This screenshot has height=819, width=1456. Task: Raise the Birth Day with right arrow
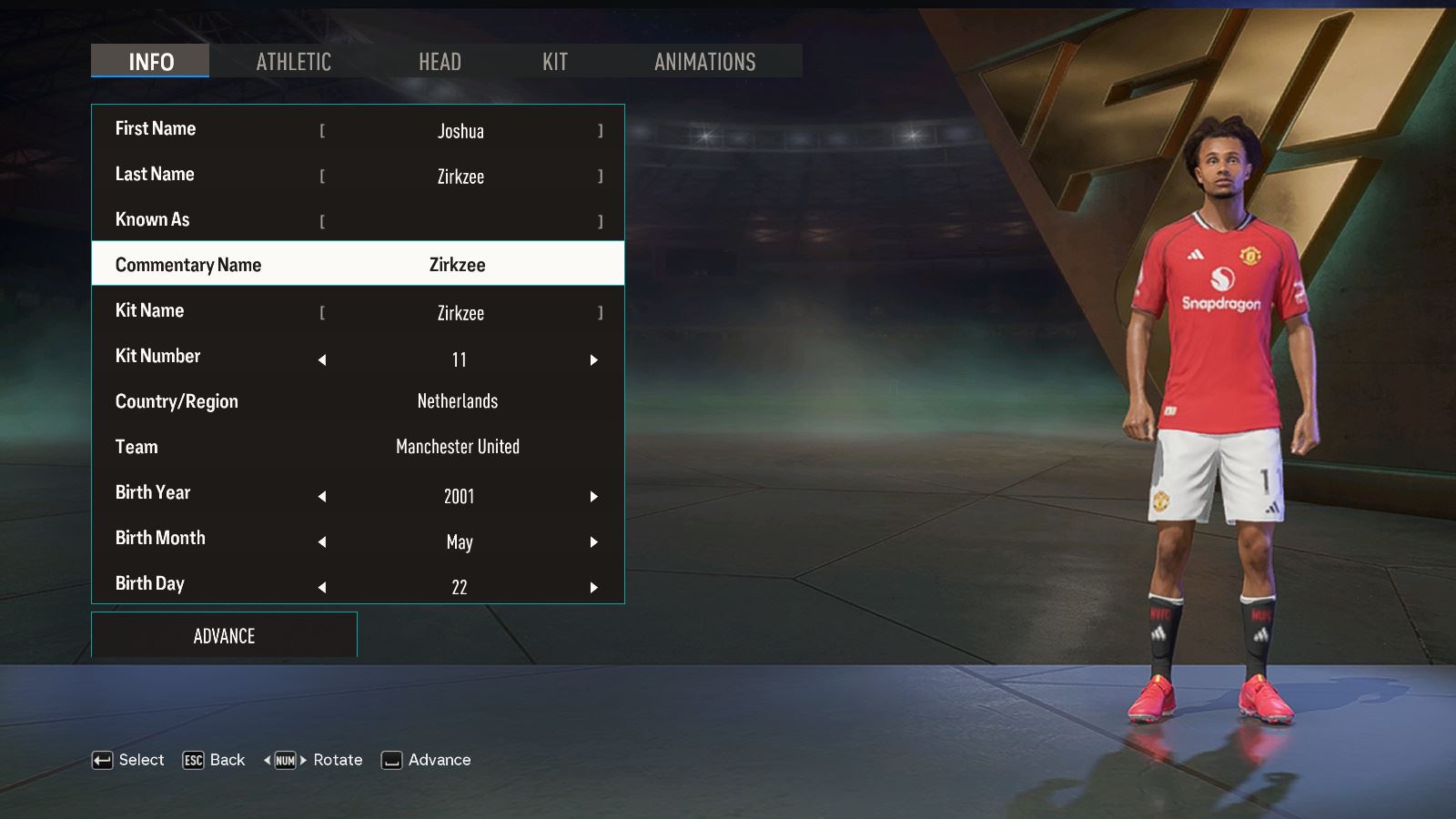pyautogui.click(x=593, y=588)
